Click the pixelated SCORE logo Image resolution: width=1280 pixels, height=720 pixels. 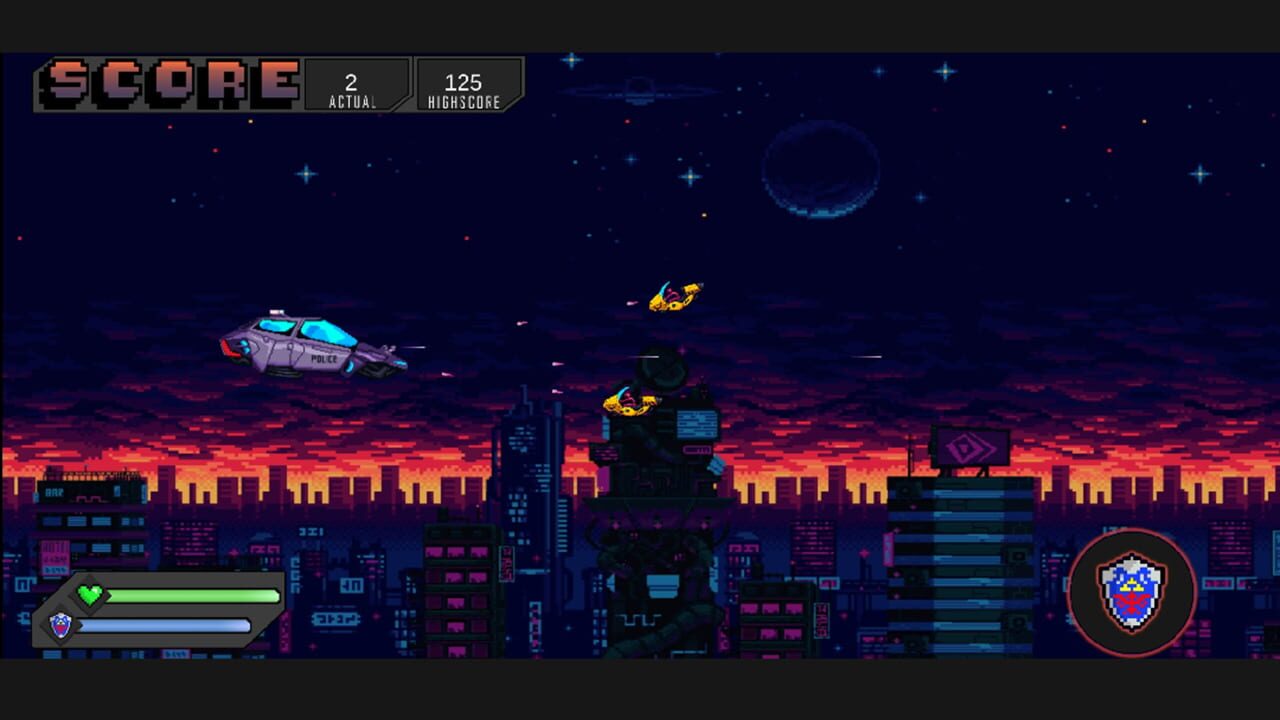point(165,82)
